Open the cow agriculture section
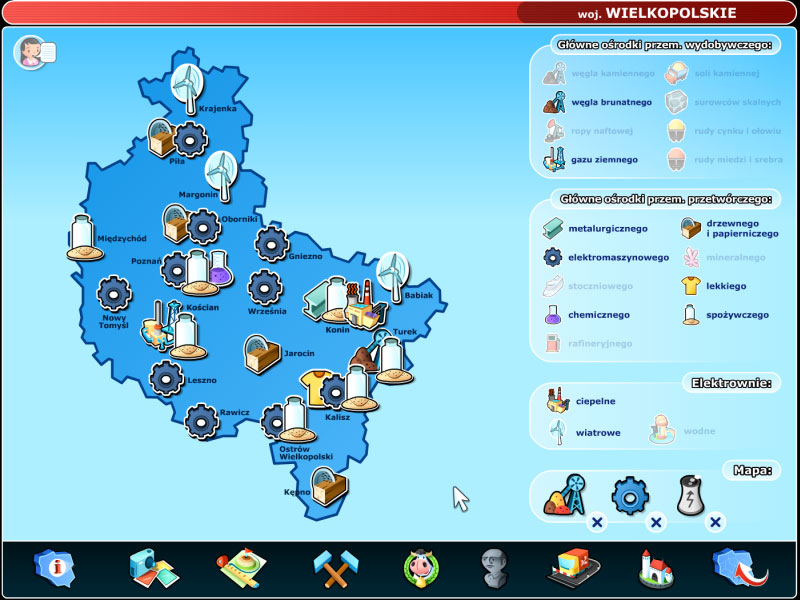 421,567
